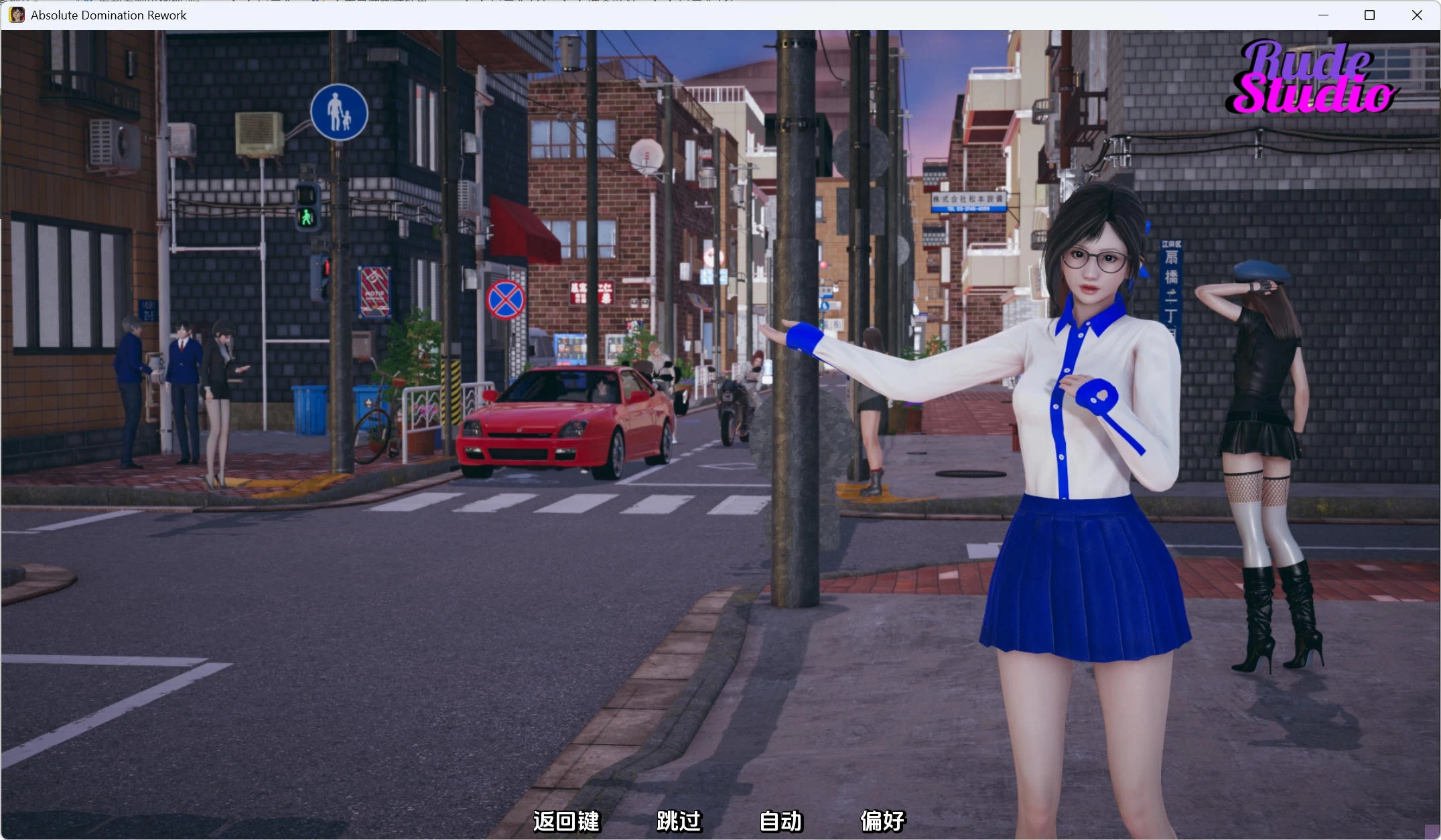
Task: Open the 偏好 preferences menu
Action: (x=882, y=821)
